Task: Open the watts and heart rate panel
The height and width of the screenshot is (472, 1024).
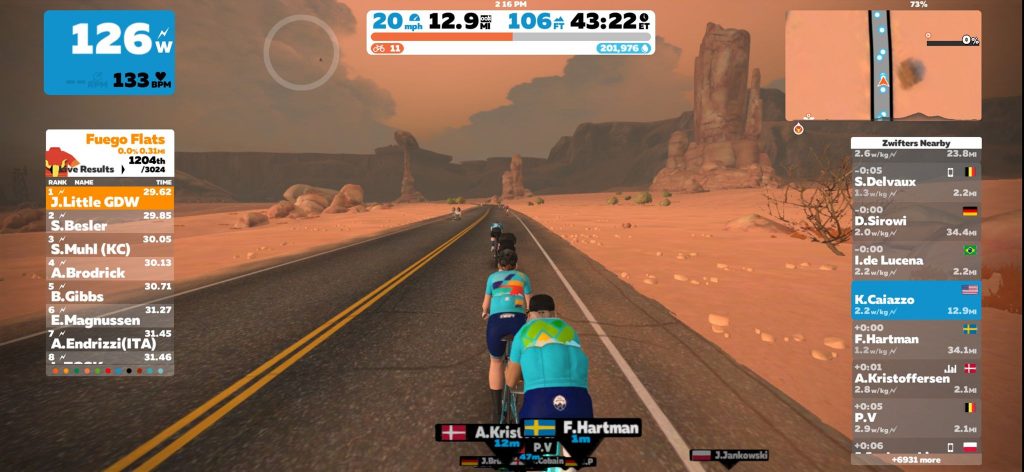Action: pyautogui.click(x=108, y=52)
